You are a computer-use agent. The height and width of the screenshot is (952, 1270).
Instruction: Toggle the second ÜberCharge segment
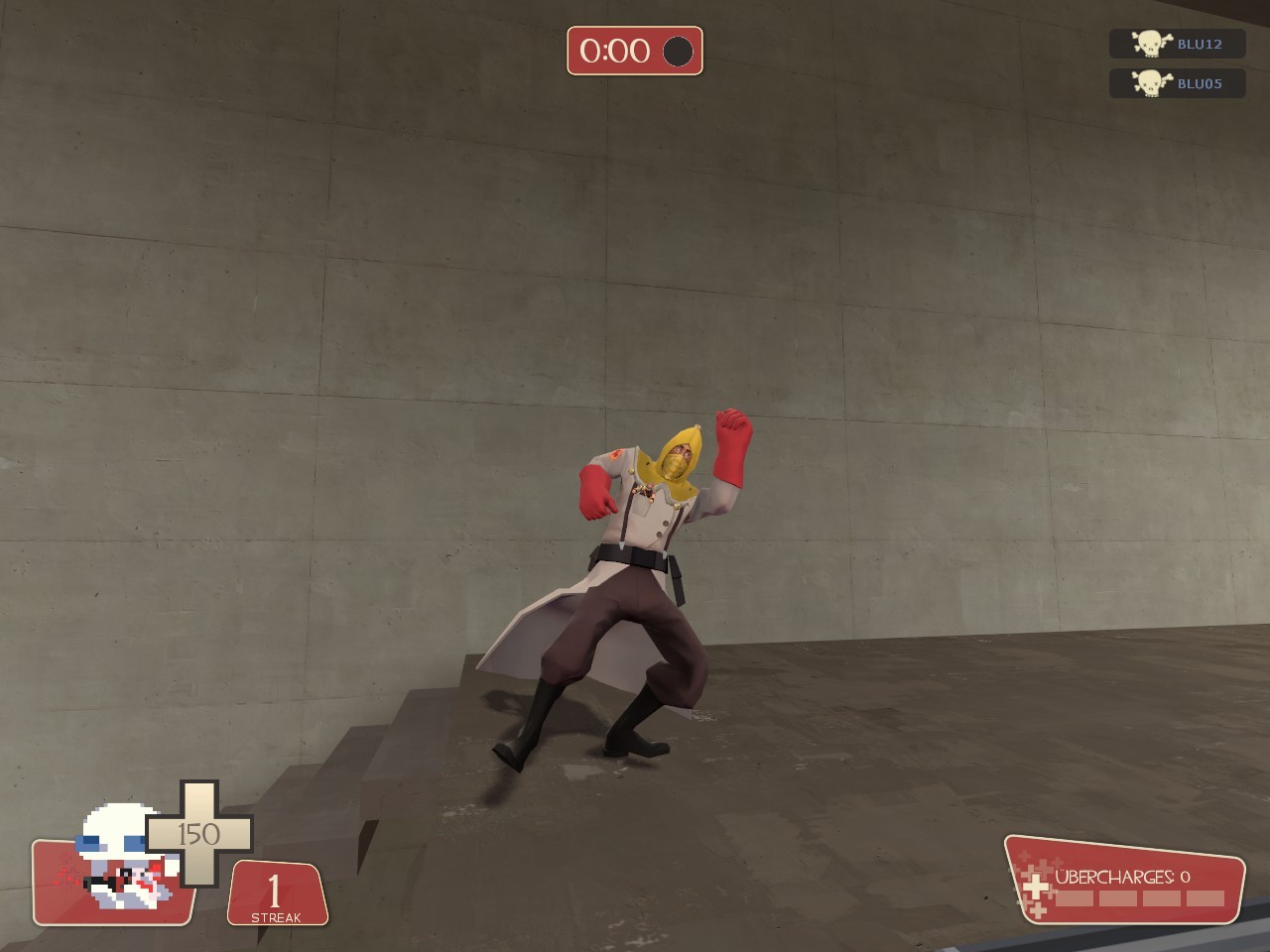pos(1118,897)
